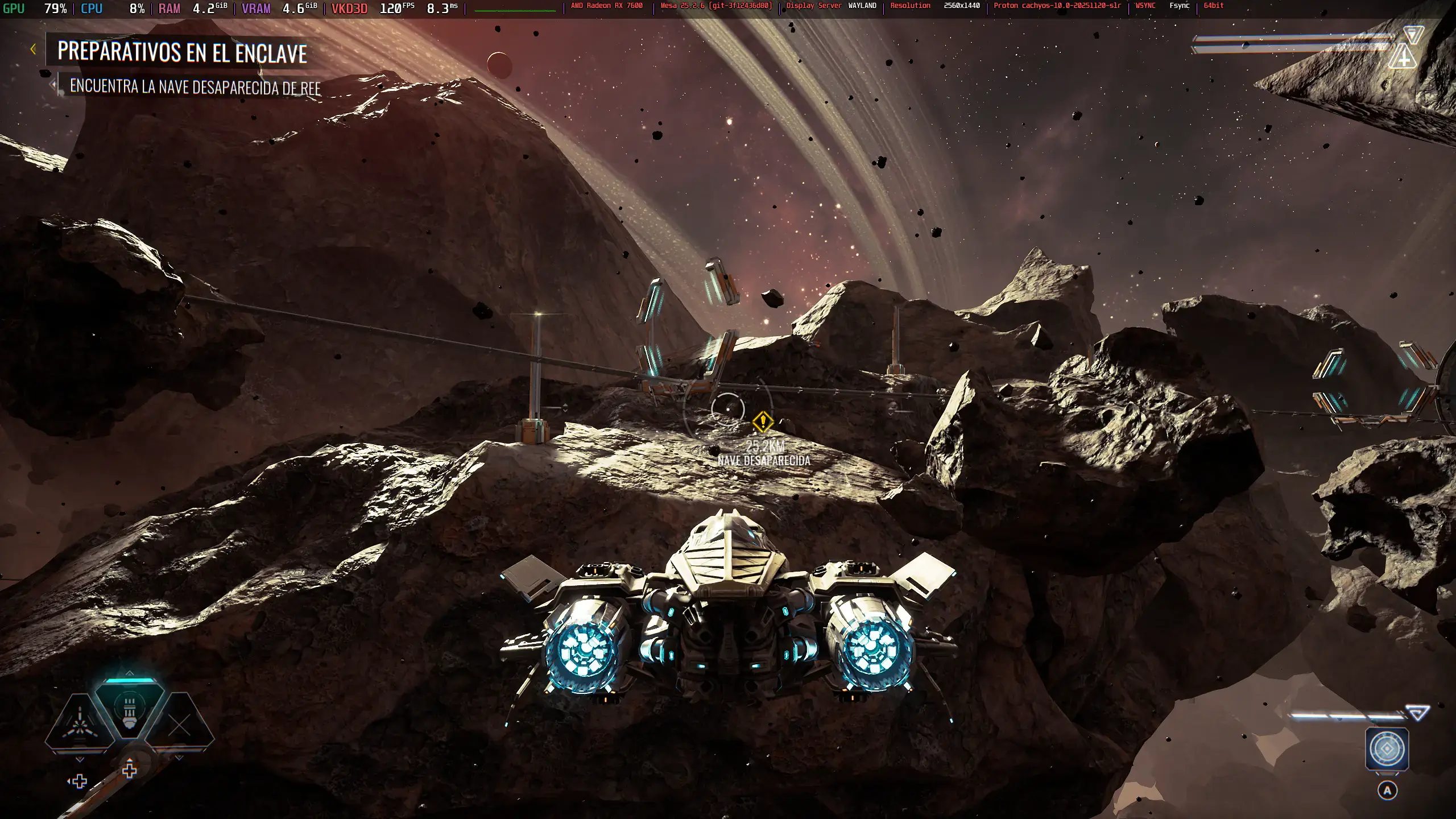The height and width of the screenshot is (819, 1456).
Task: Select the yellow Nave Desaparecida waypoint marker
Action: click(762, 422)
